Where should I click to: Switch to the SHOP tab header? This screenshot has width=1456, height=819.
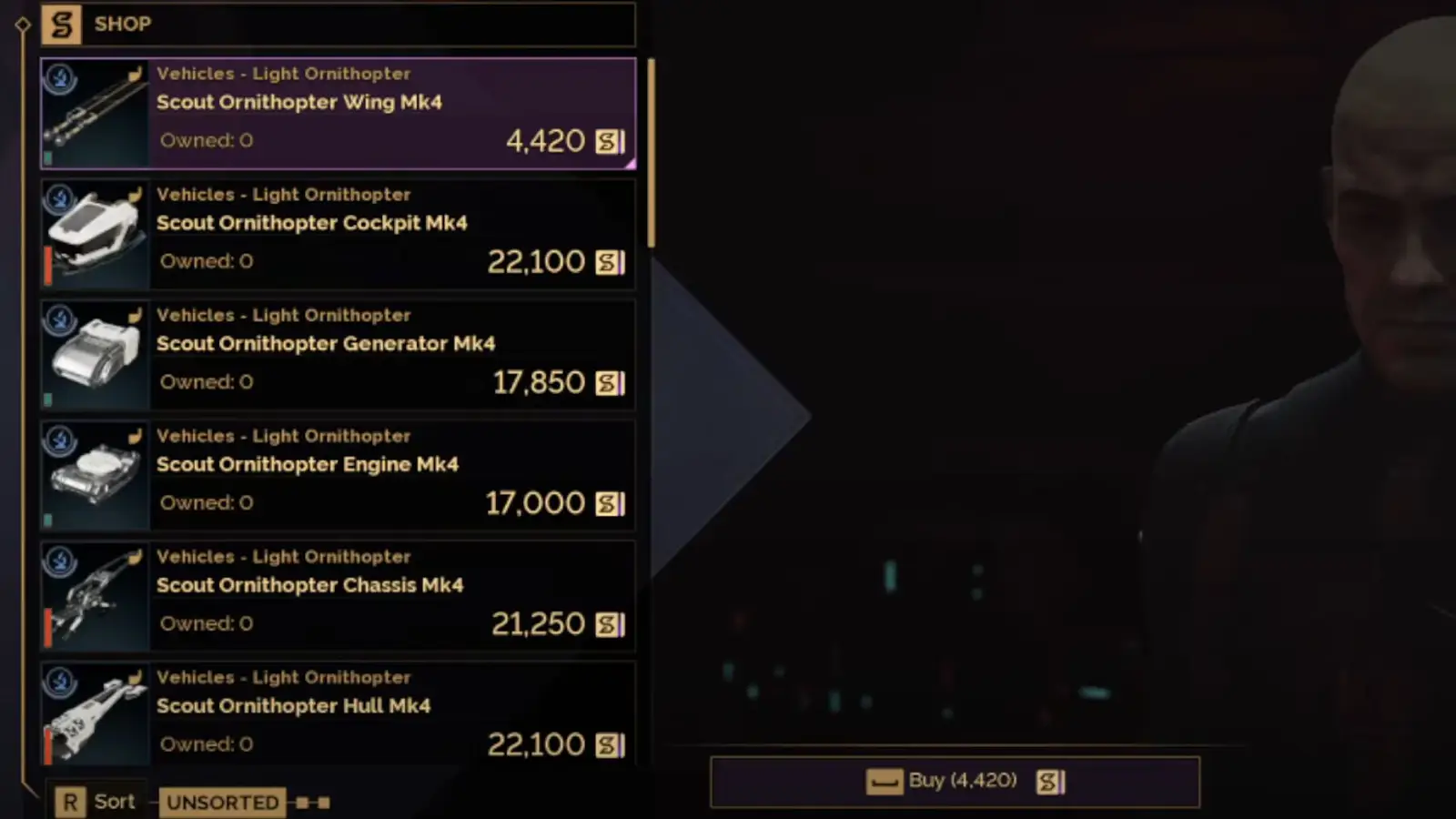(123, 25)
